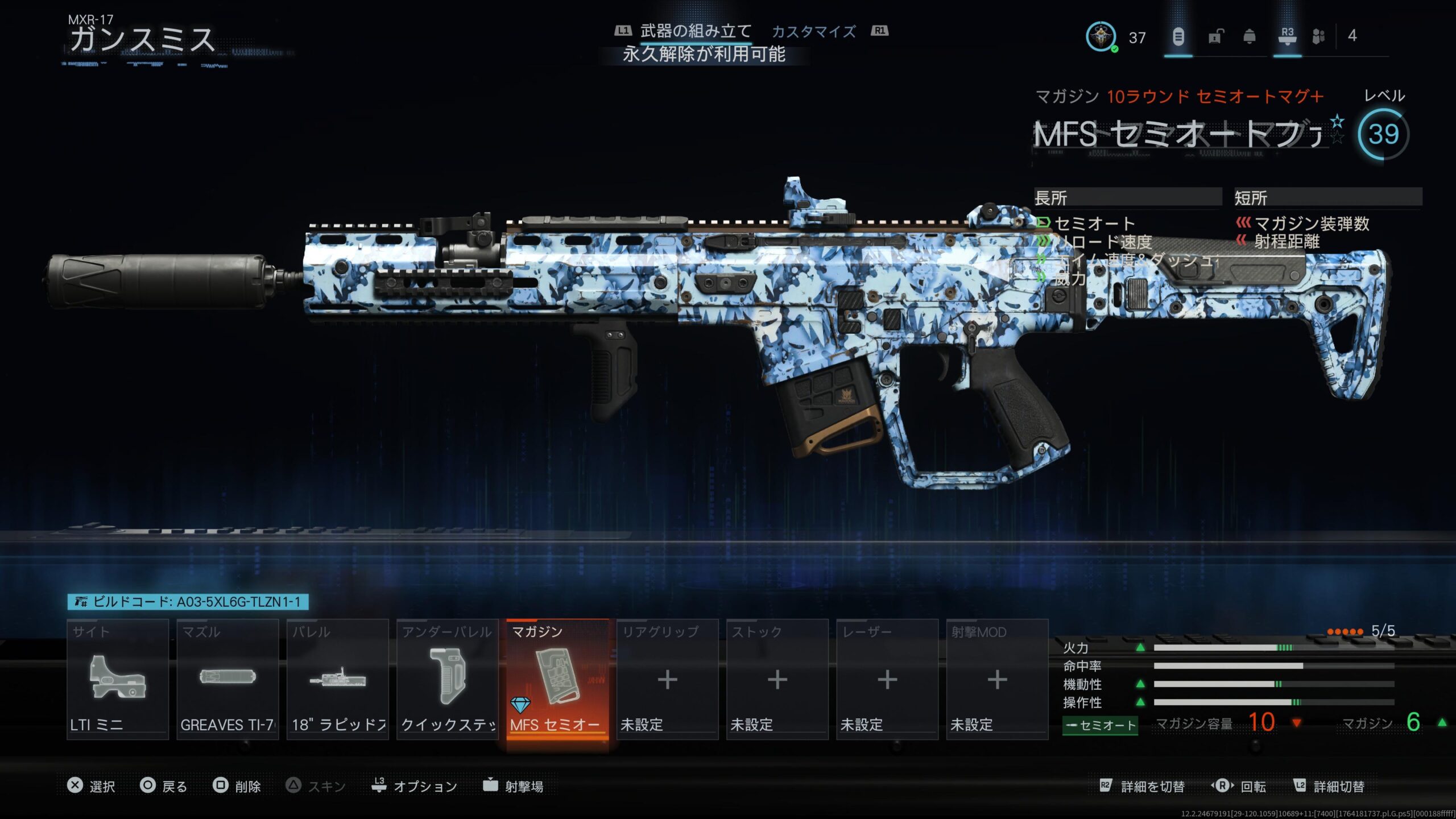
Task: Add a レーザー attachment
Action: click(887, 679)
